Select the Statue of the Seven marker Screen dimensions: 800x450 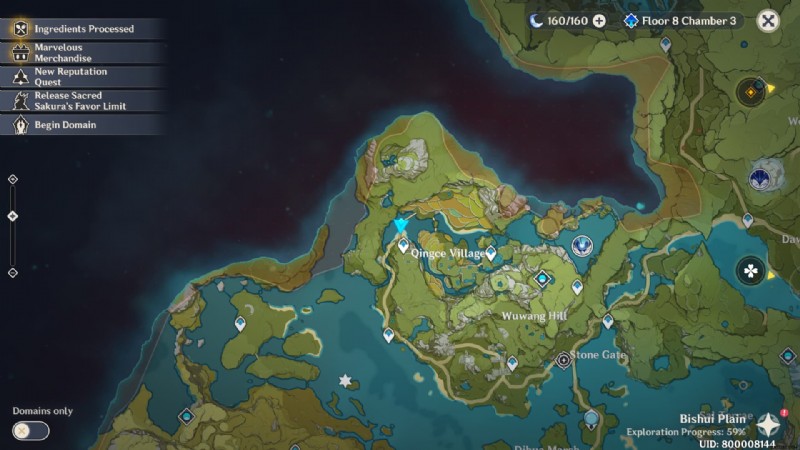(582, 245)
